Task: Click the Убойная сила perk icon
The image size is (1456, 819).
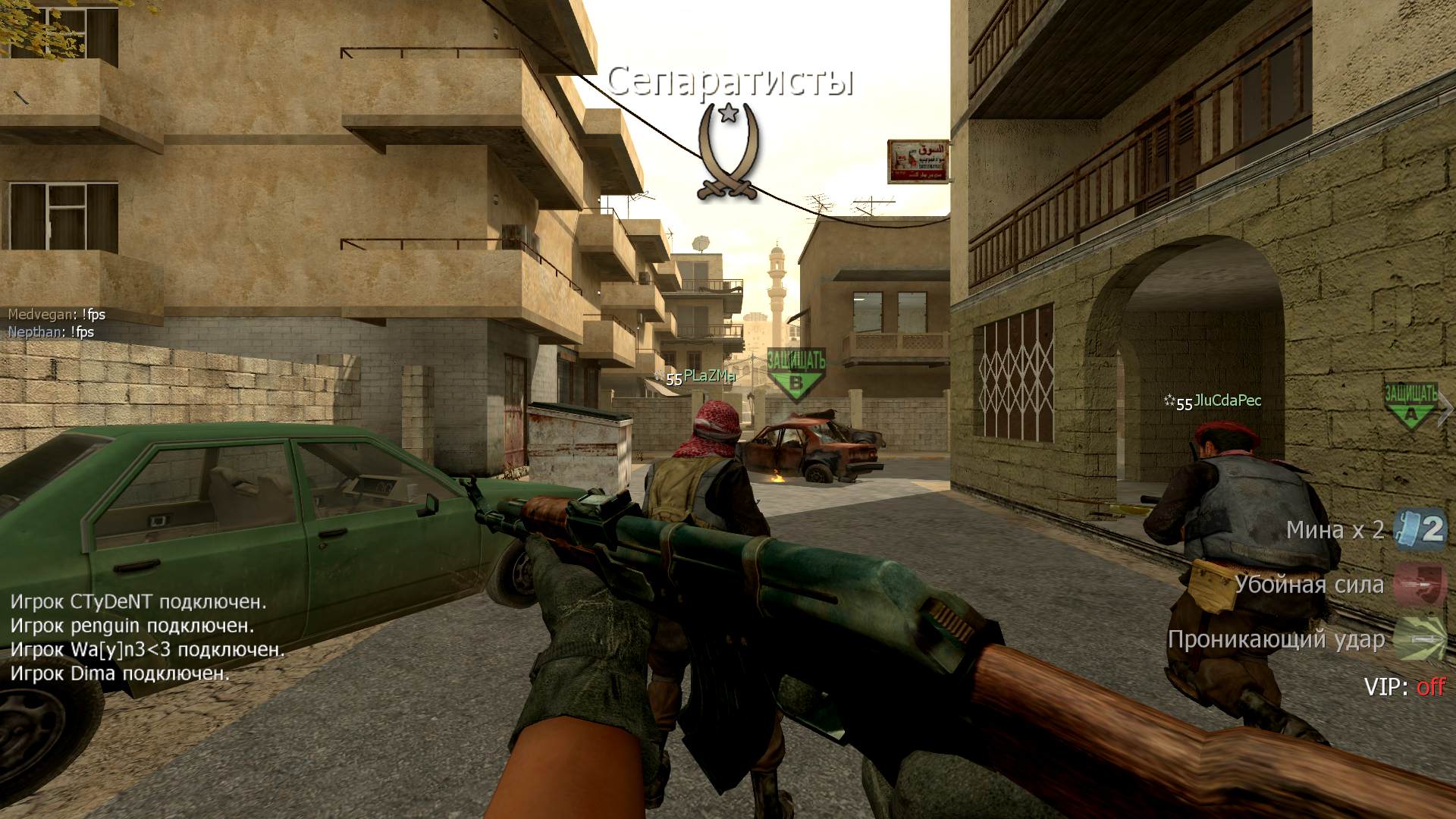Action: point(1420,585)
